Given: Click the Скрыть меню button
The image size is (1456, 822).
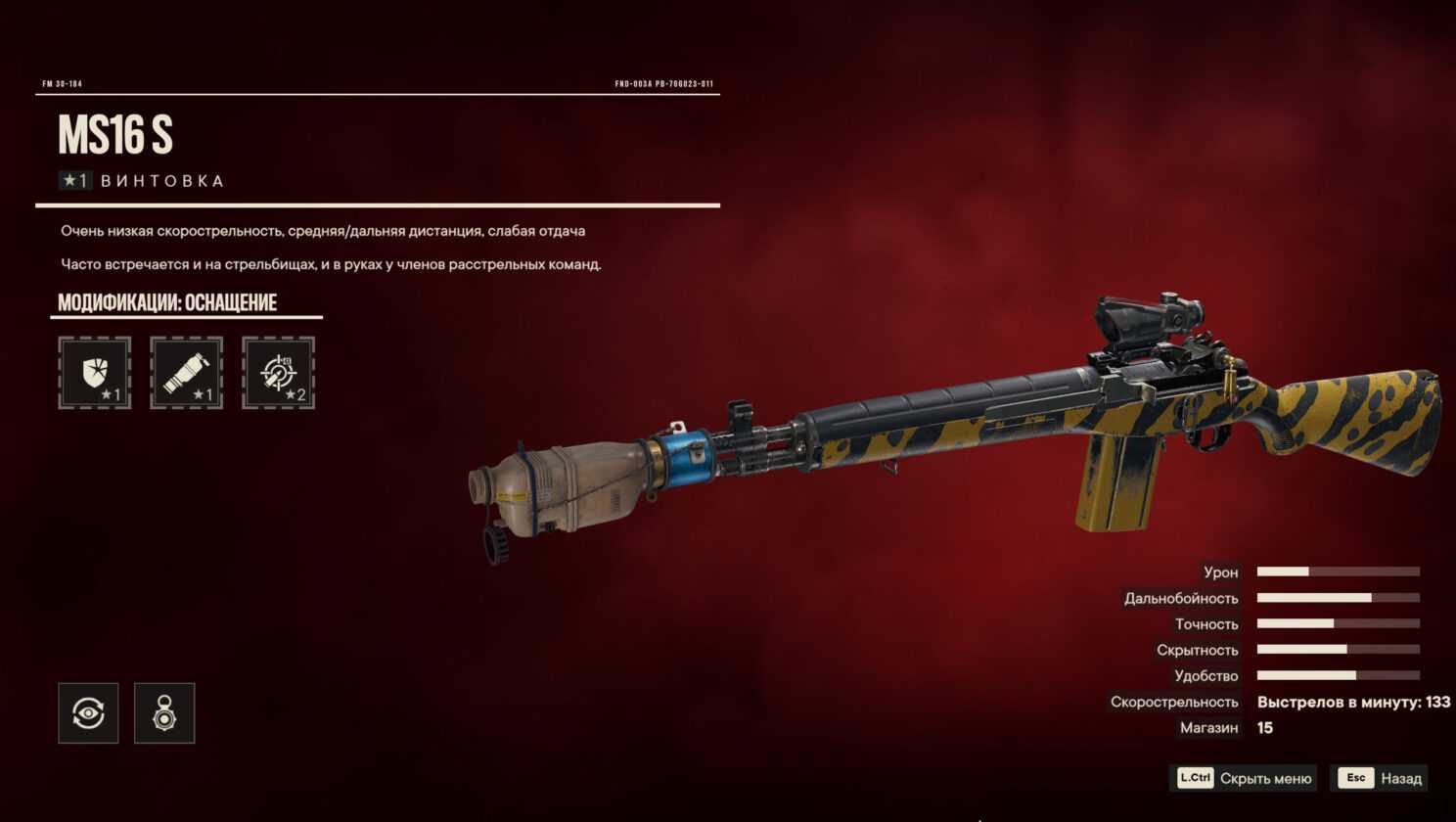Looking at the screenshot, I should point(1244,778).
